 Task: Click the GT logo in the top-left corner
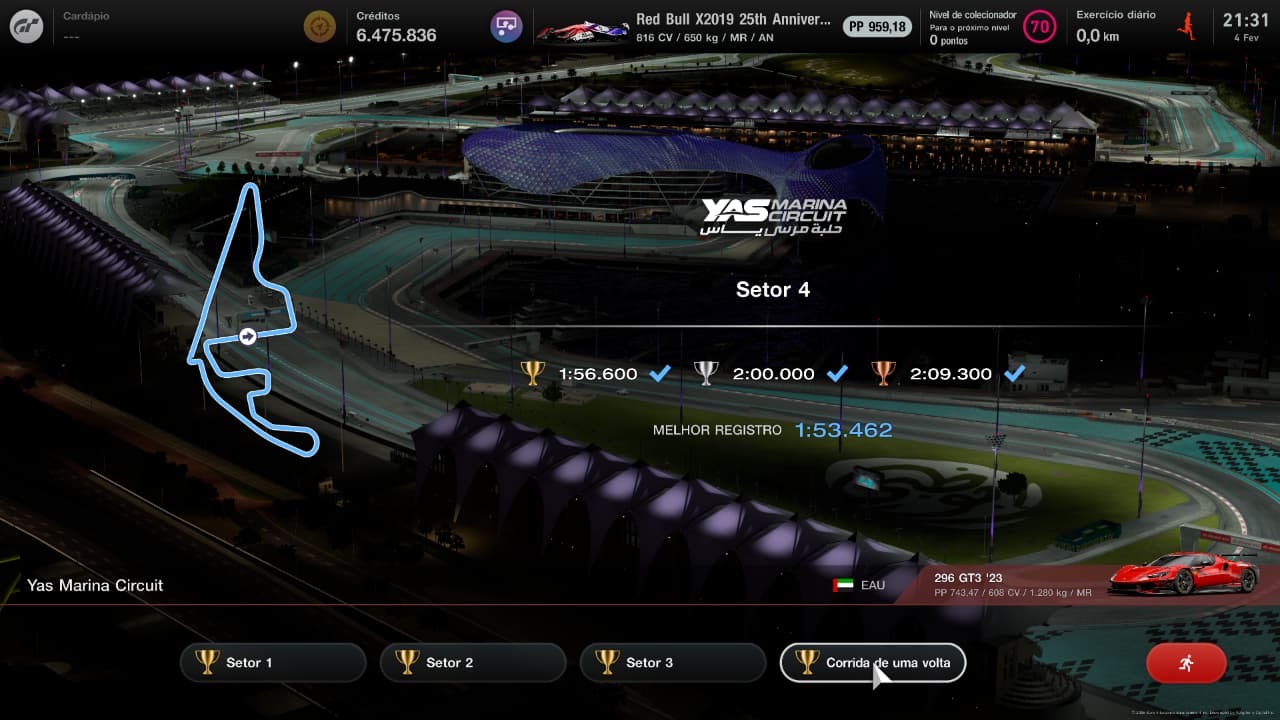click(25, 25)
